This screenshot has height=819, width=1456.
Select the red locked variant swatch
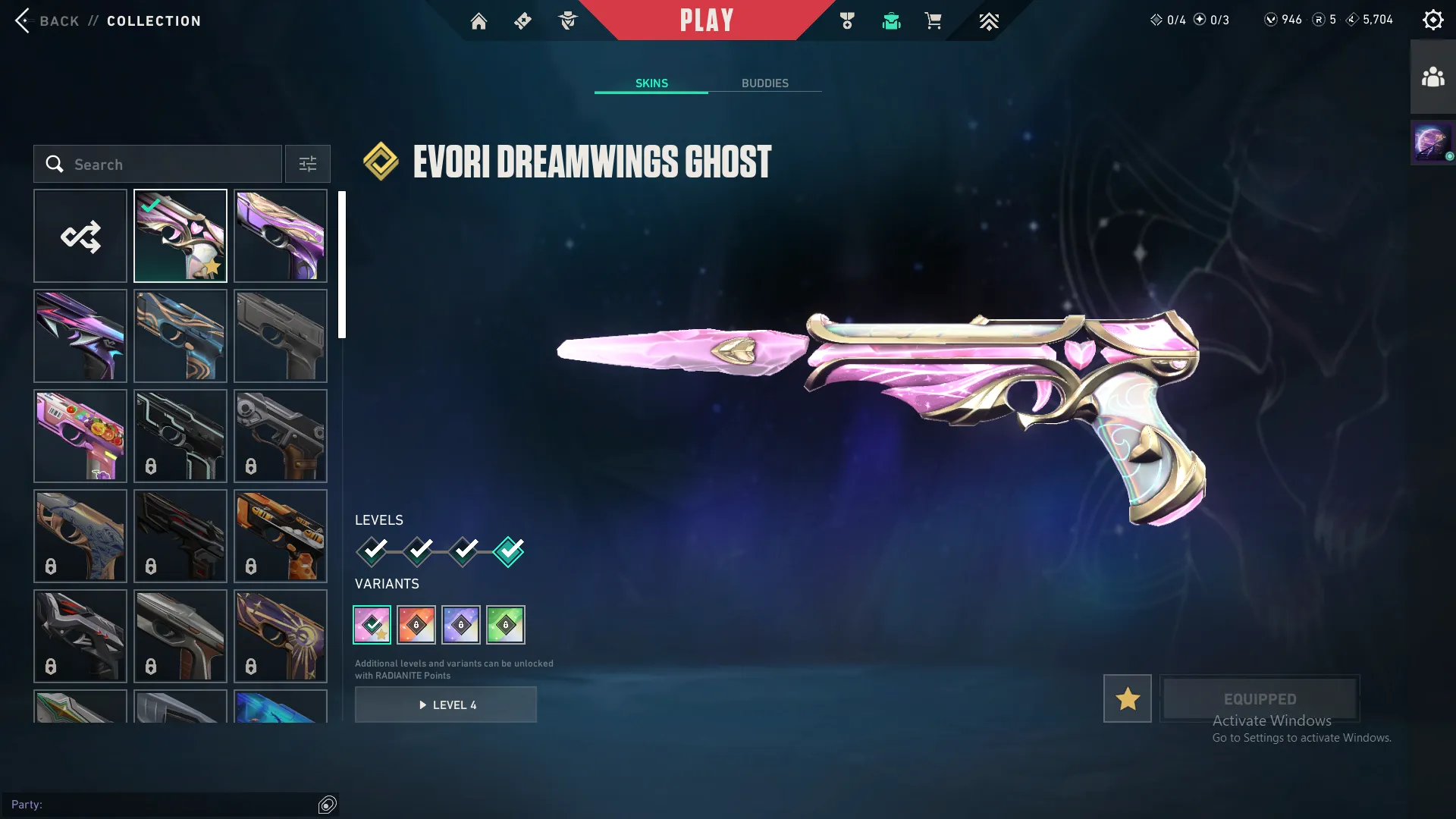coord(416,624)
